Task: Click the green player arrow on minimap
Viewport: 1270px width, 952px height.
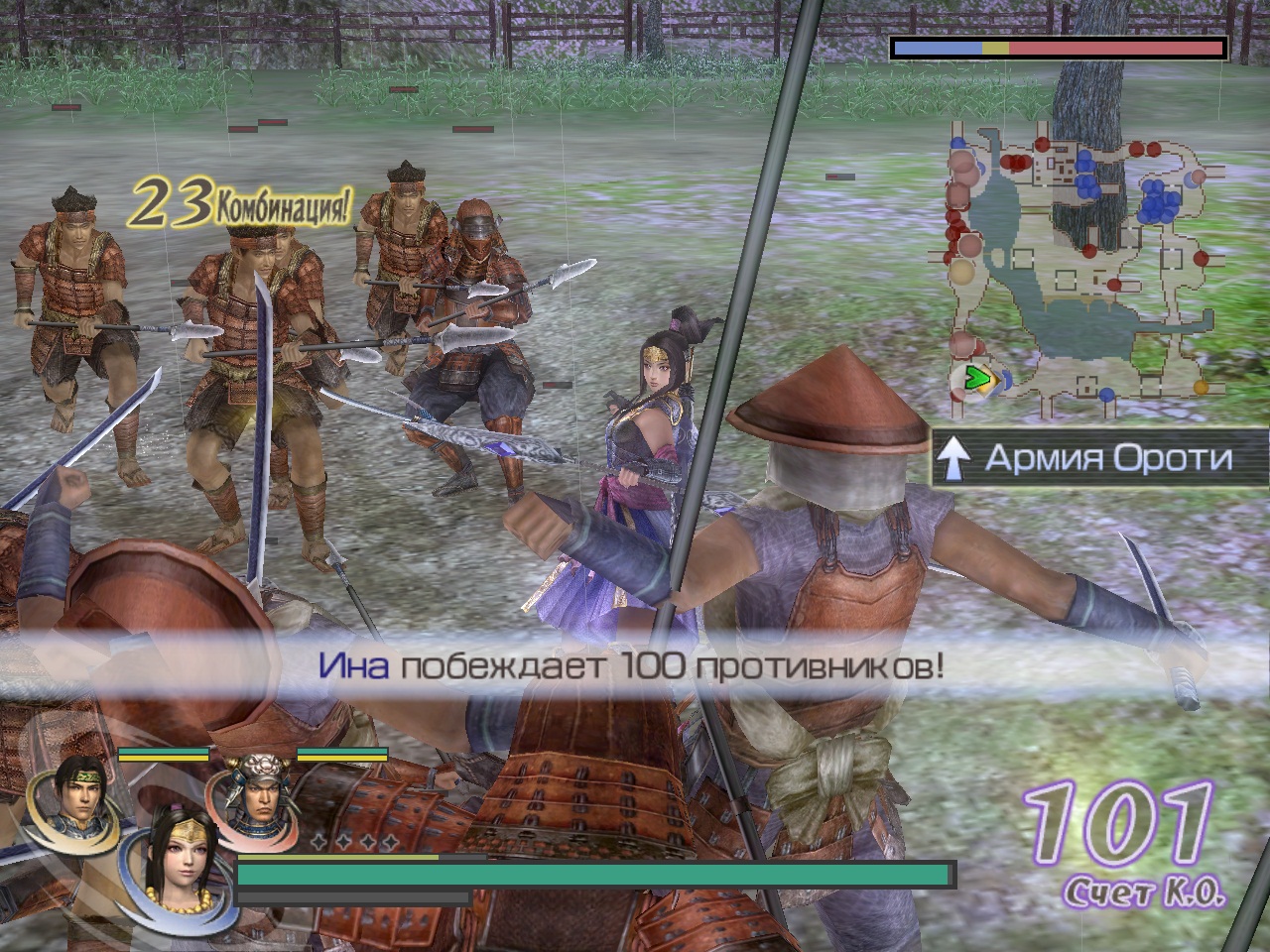Action: (979, 377)
